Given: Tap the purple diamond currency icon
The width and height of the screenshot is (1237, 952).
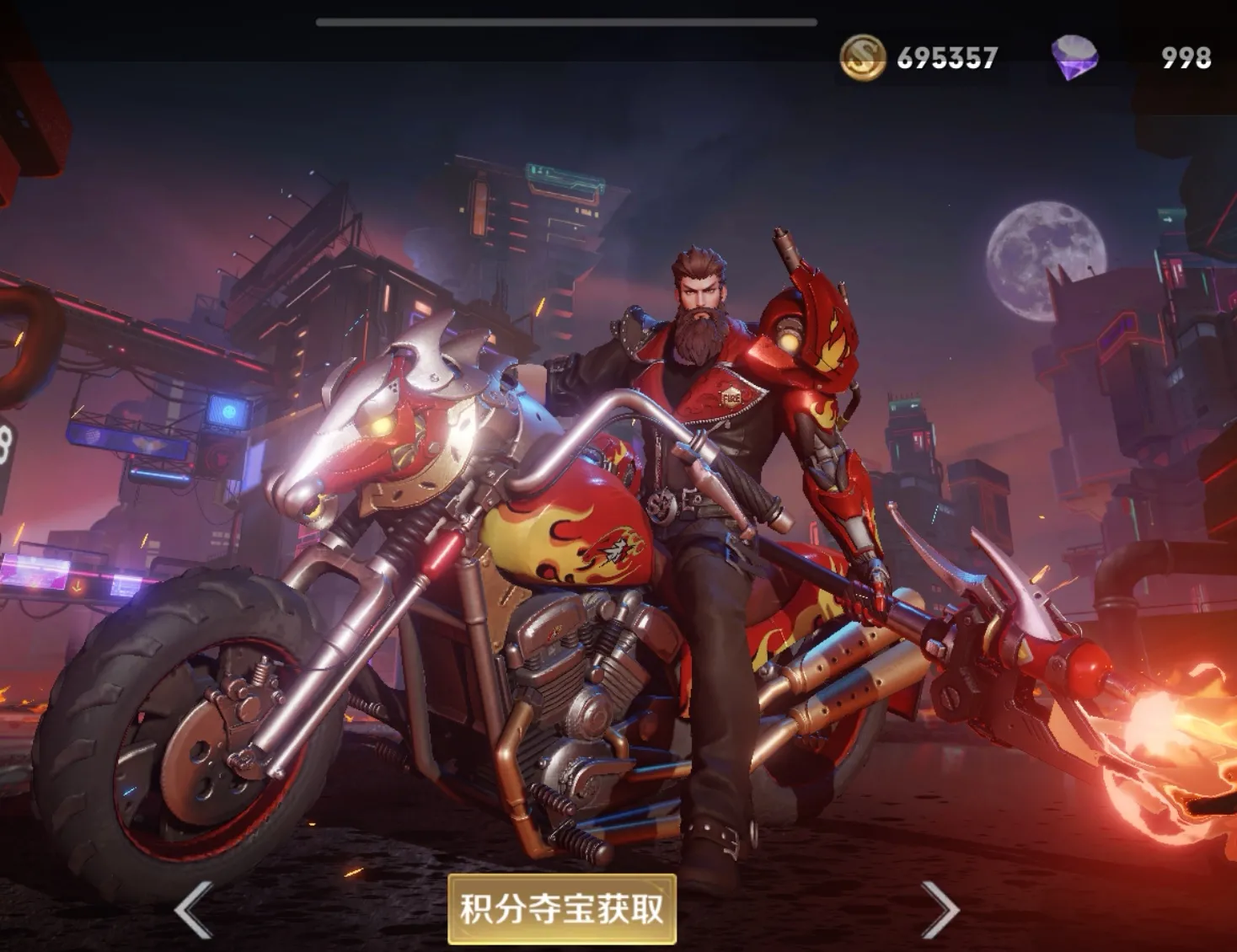Looking at the screenshot, I should point(1074,58).
